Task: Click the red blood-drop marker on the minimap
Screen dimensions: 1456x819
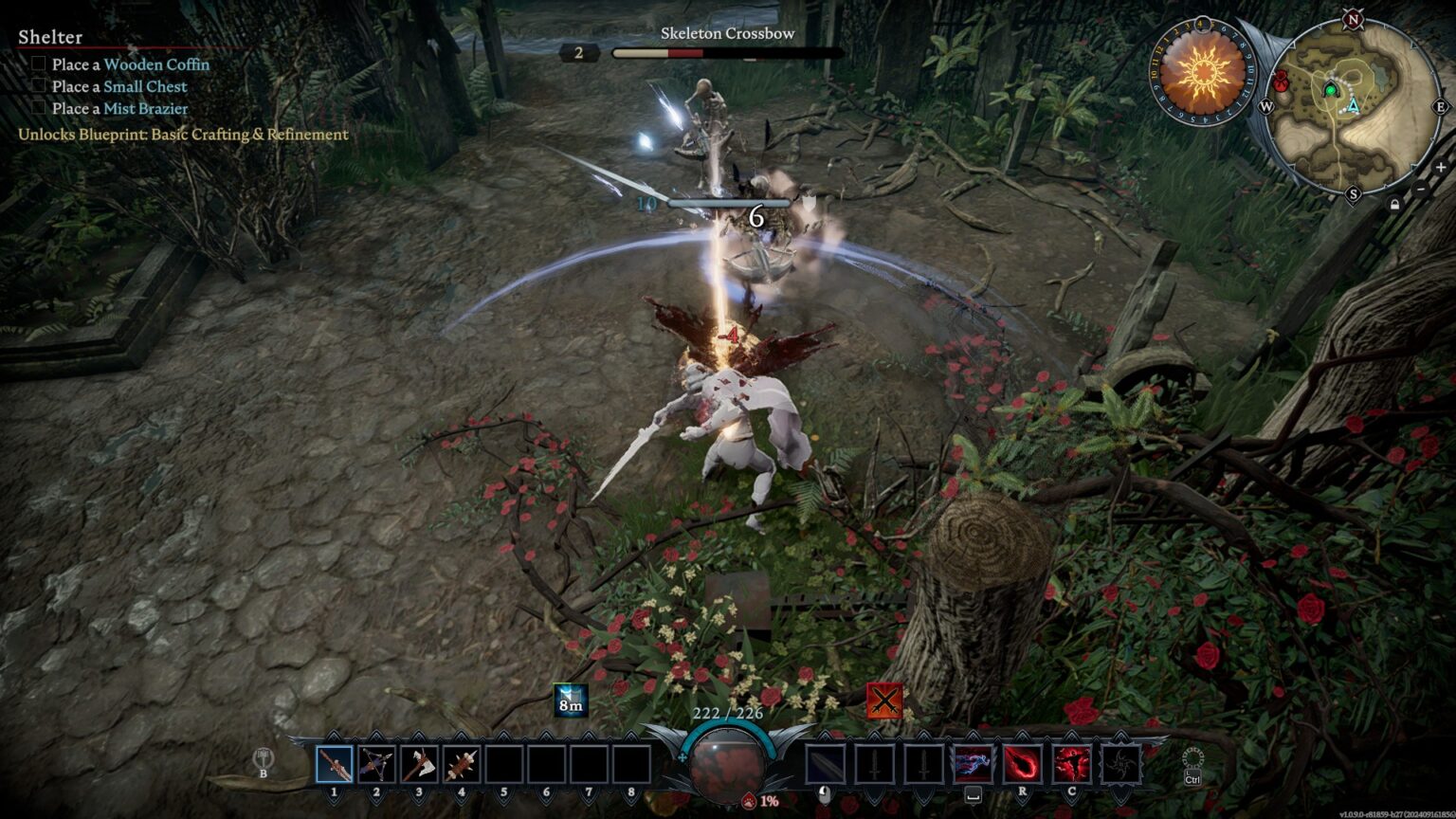Action: coord(1282,80)
